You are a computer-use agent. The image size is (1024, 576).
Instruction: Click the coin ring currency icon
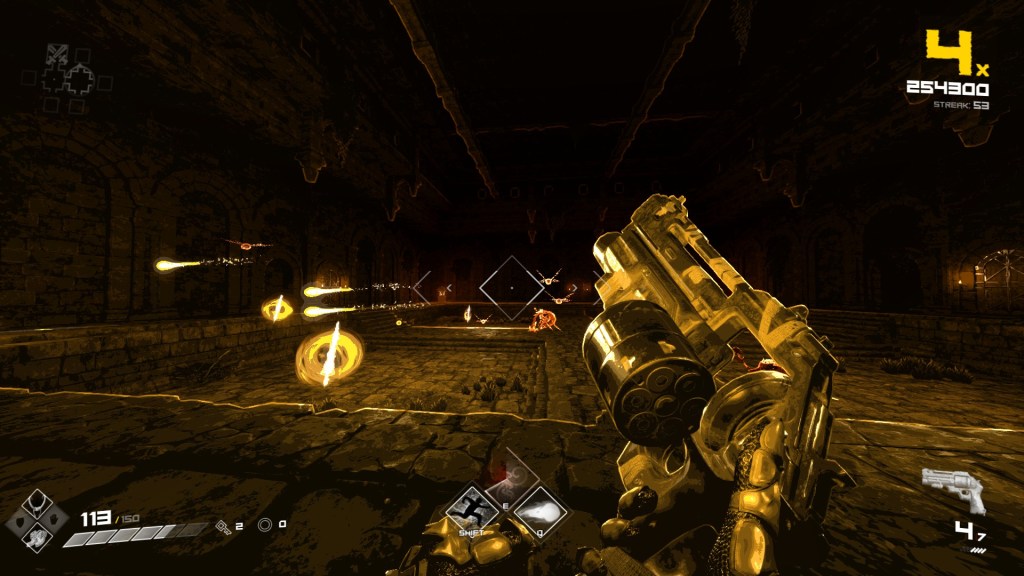pos(265,524)
